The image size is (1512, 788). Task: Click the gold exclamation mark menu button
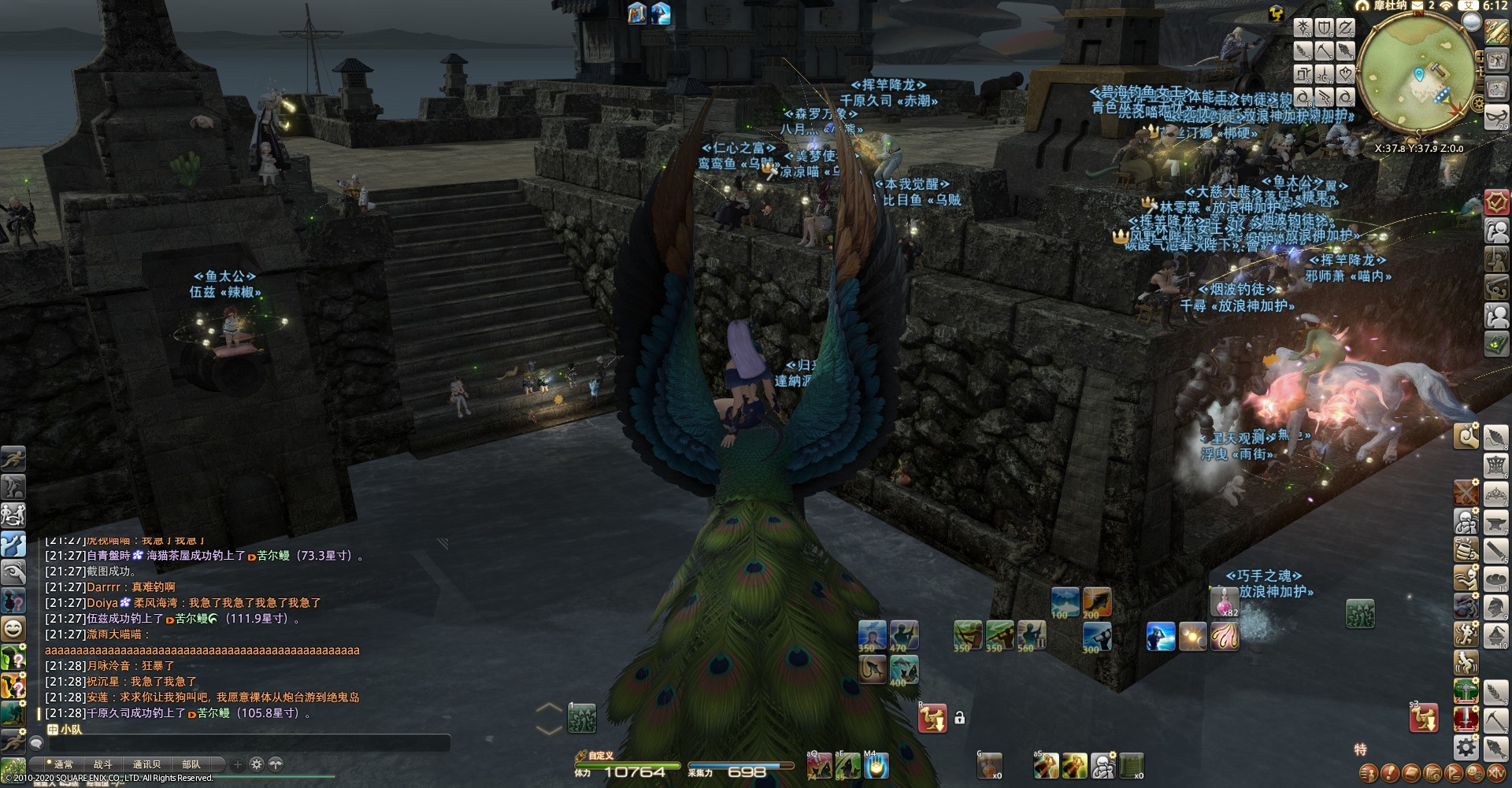click(x=1391, y=773)
